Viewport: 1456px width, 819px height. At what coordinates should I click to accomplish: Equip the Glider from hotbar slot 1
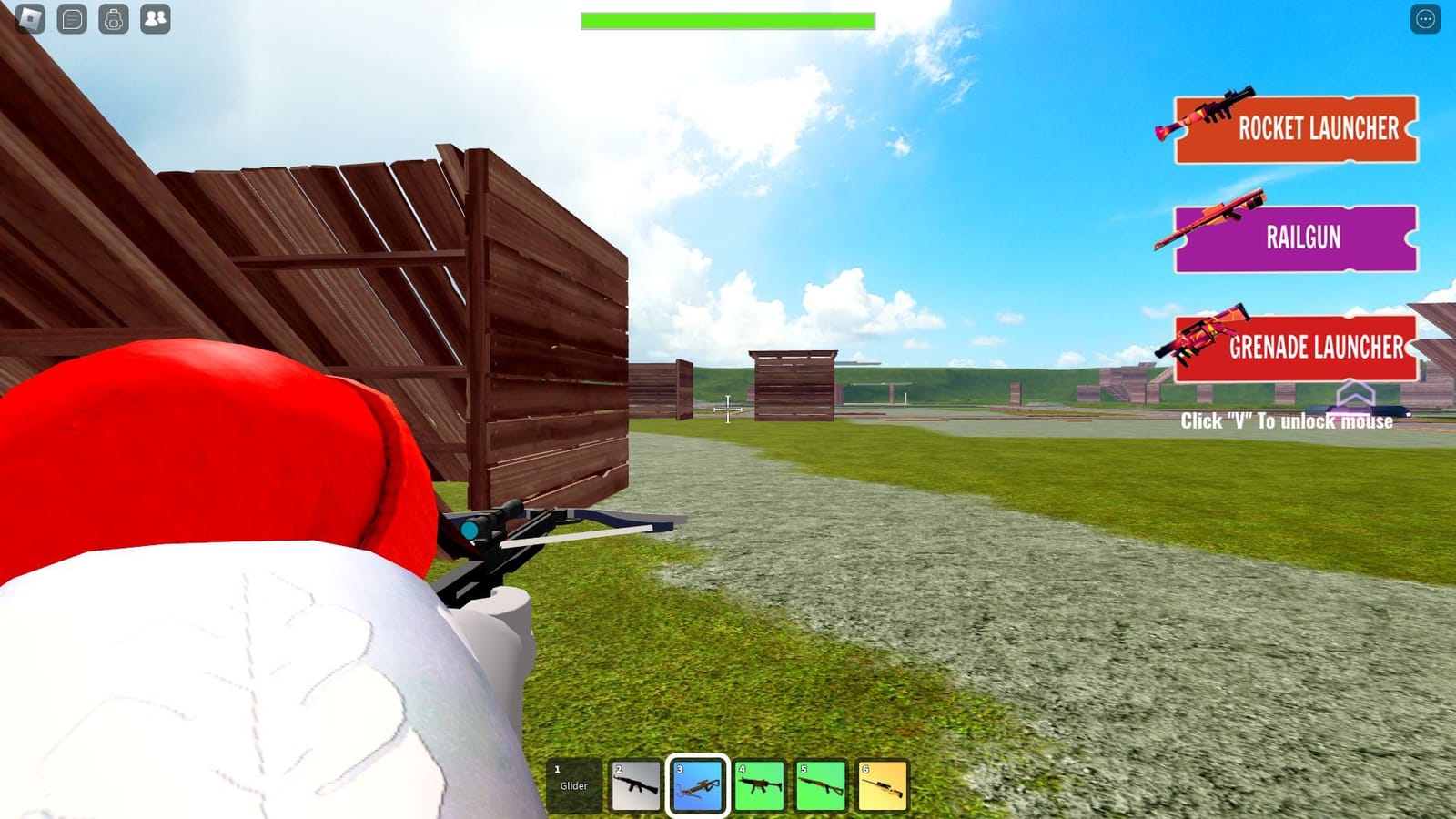pyautogui.click(x=574, y=786)
